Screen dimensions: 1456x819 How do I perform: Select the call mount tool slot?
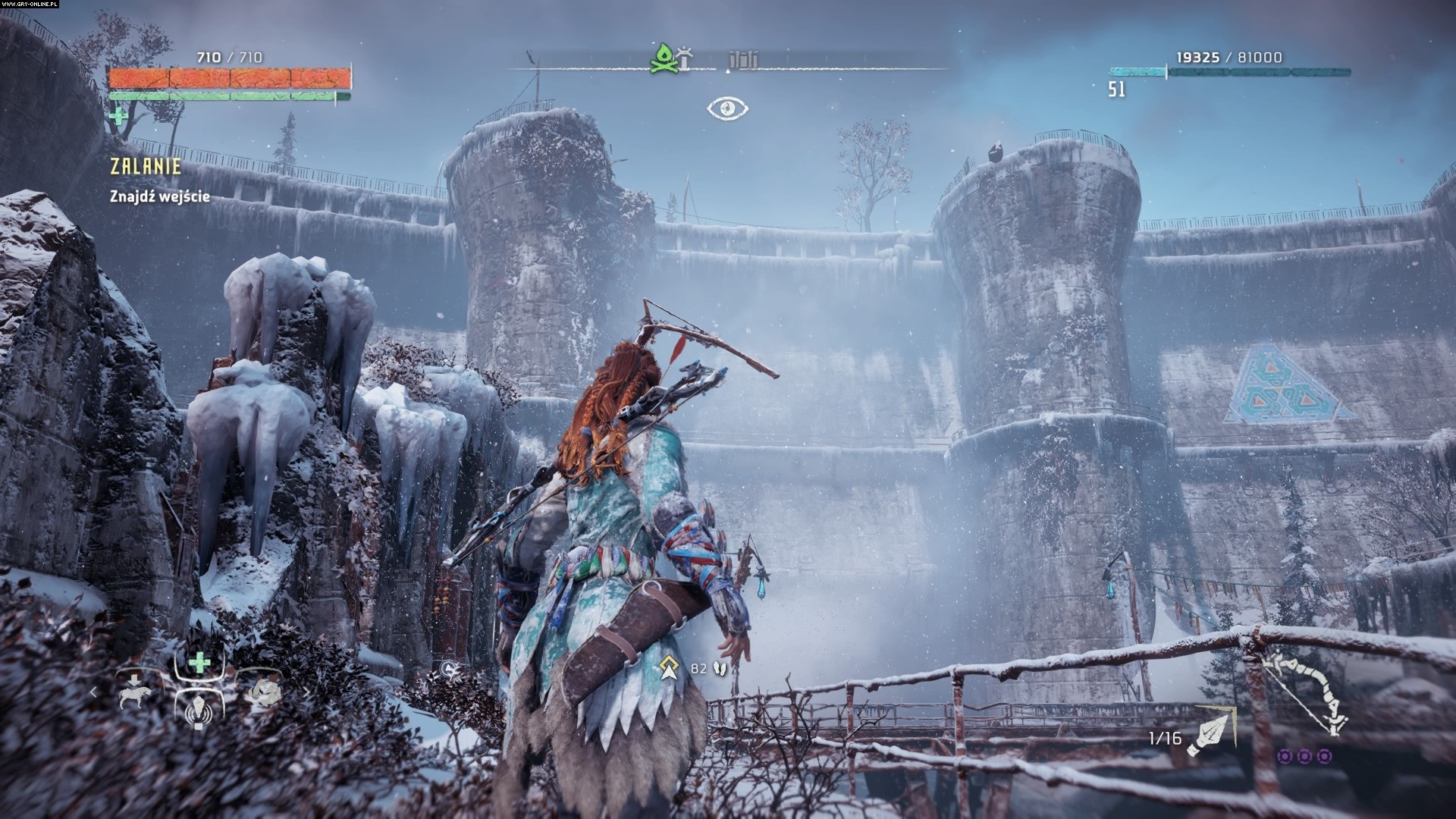coord(134,692)
